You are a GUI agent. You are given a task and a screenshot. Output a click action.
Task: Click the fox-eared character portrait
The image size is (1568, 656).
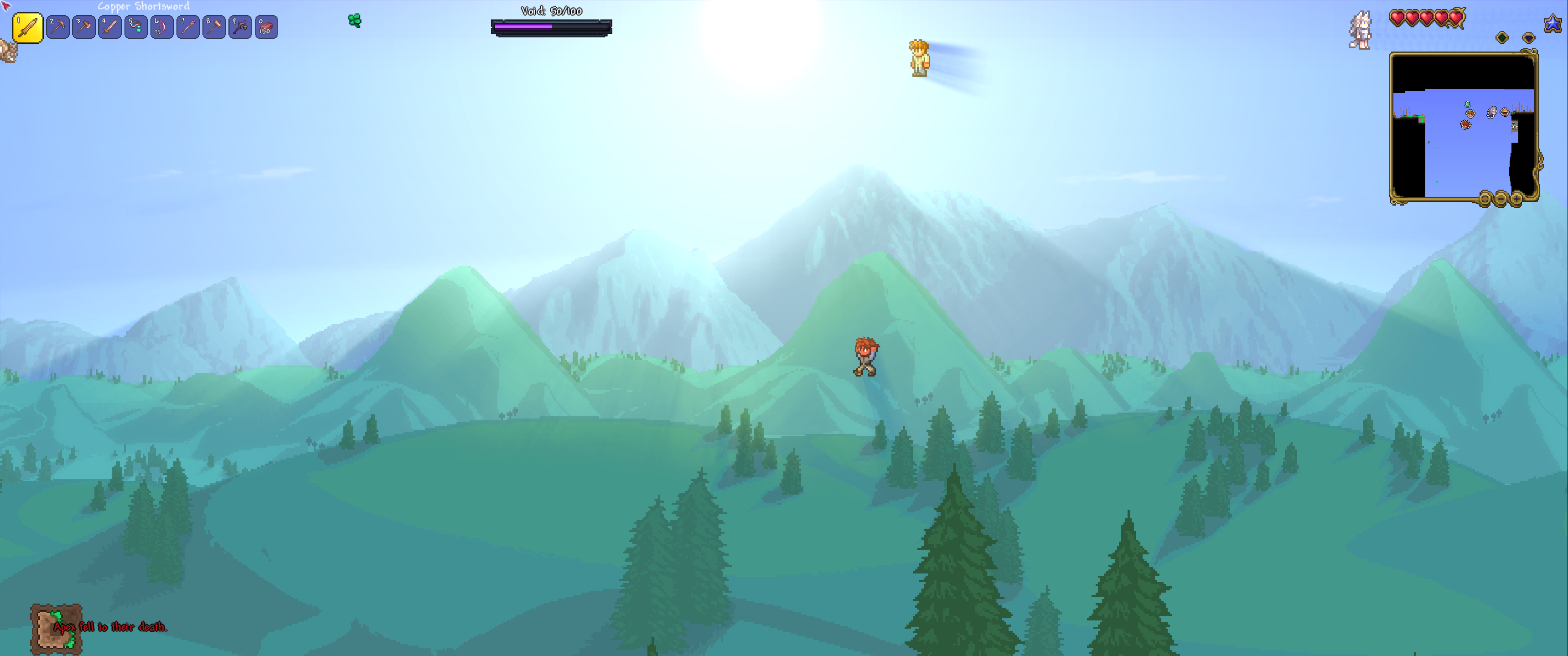(x=1360, y=31)
